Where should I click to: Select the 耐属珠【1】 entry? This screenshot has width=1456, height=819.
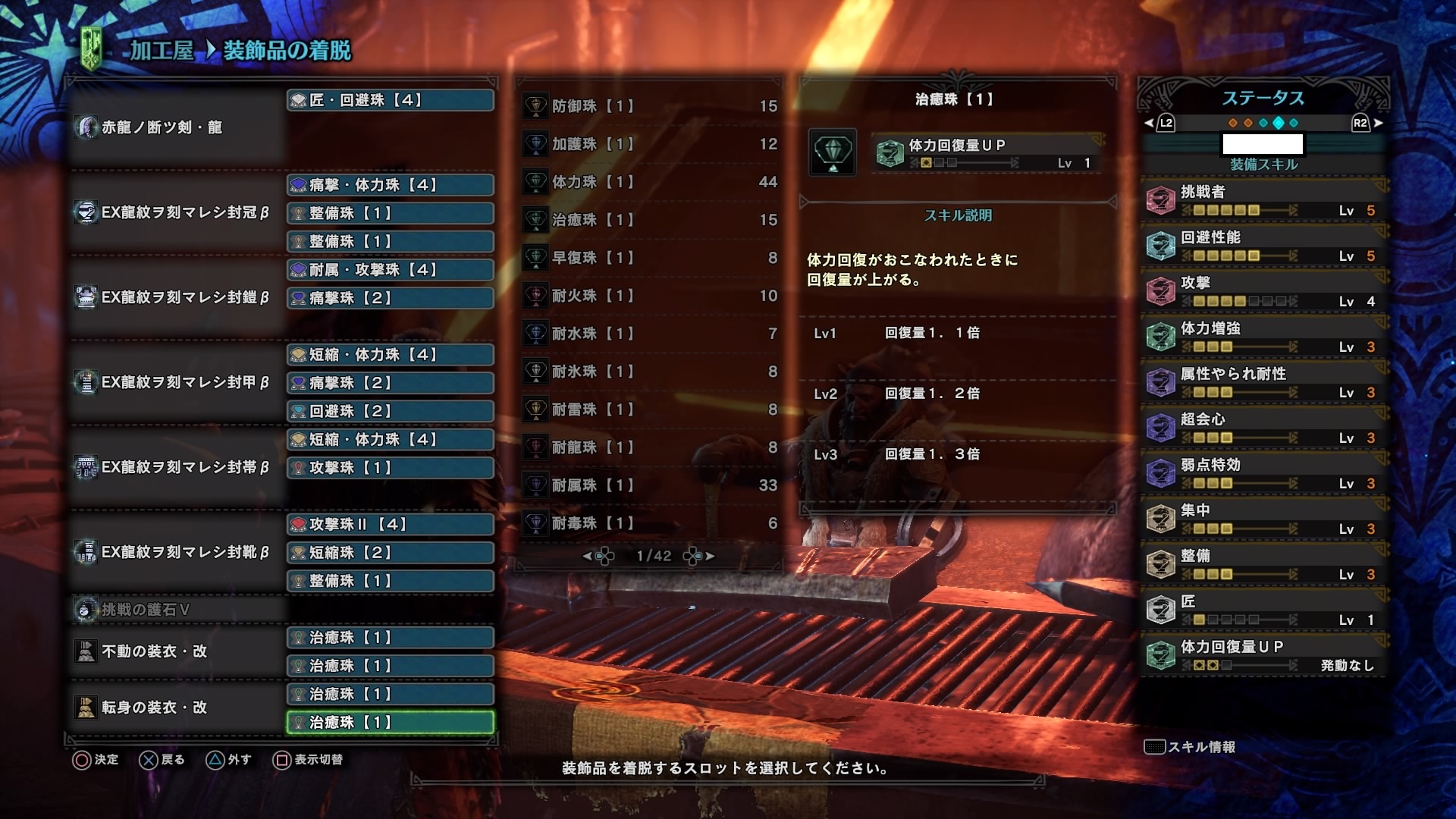click(x=650, y=485)
